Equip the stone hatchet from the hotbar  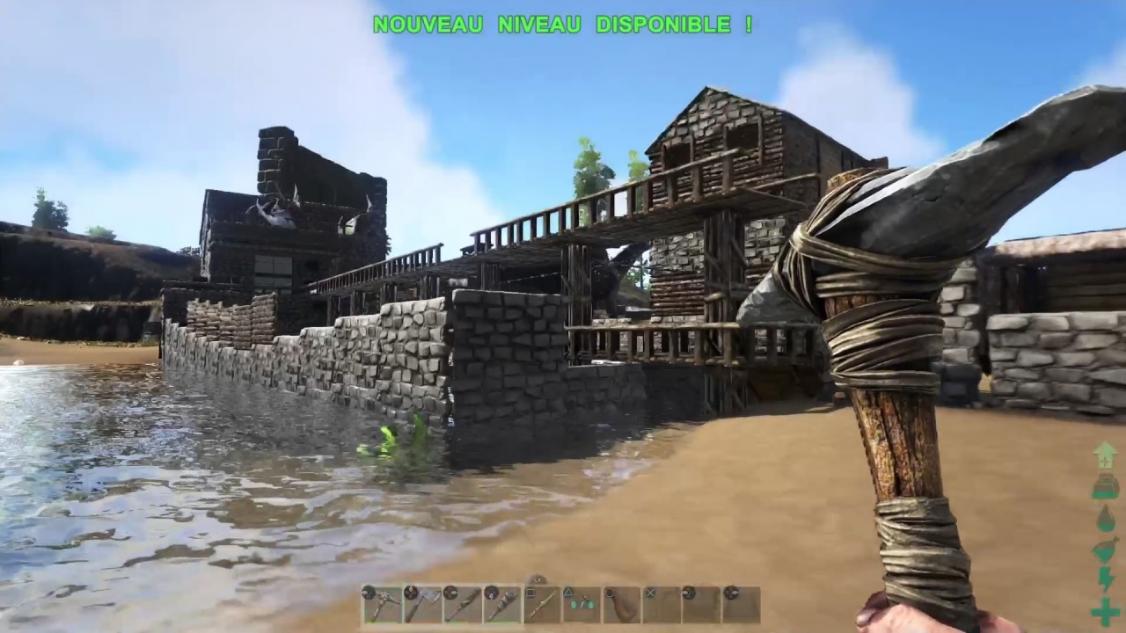421,605
